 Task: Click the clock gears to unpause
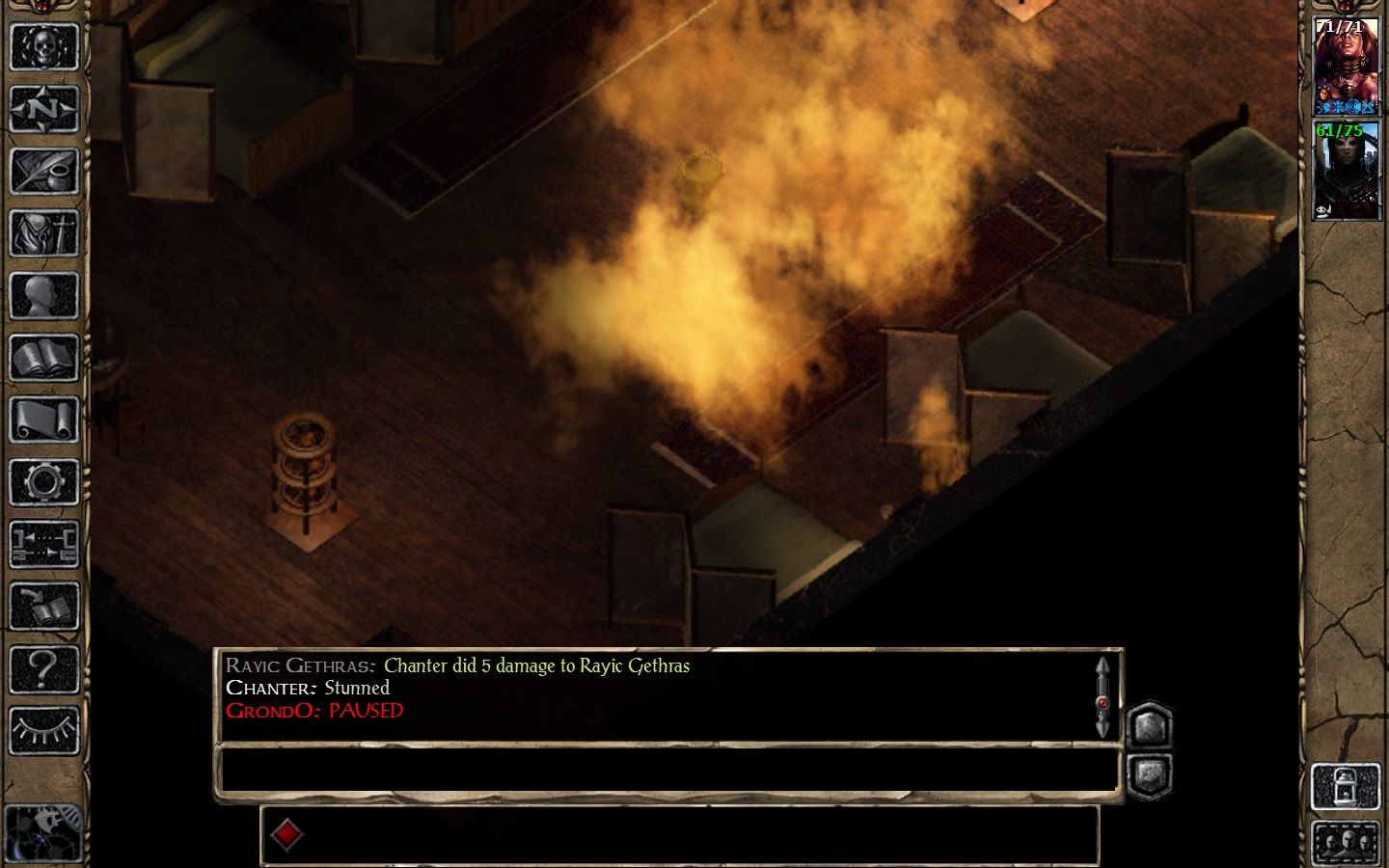click(x=43, y=831)
